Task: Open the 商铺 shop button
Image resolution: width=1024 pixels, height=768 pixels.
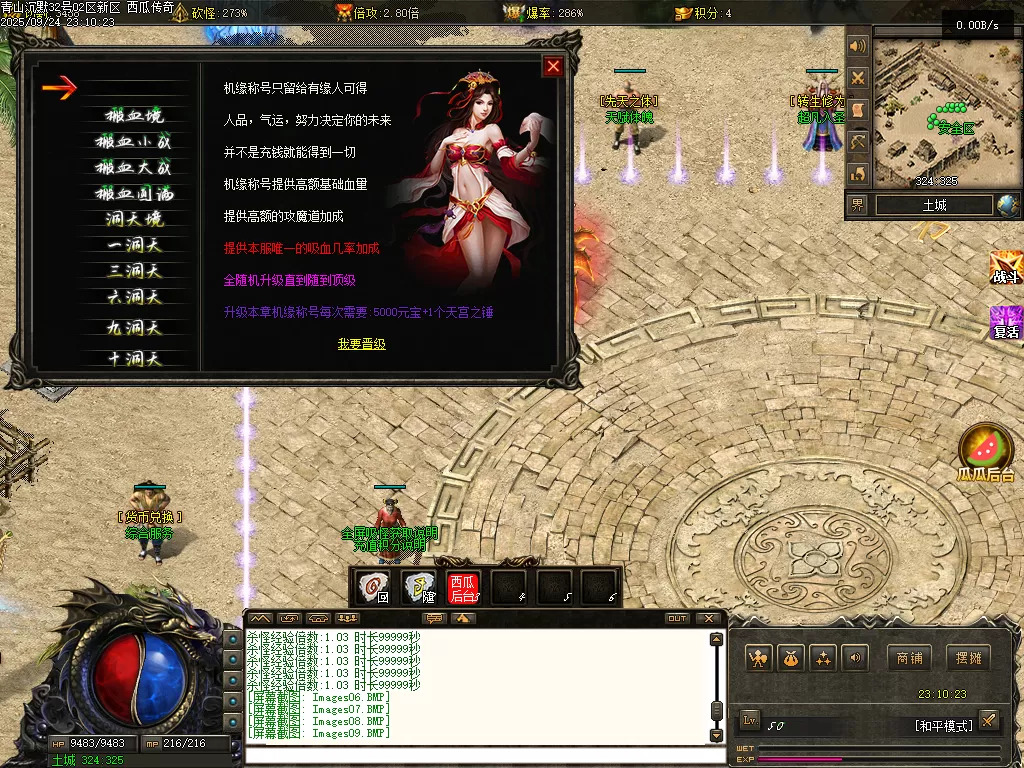Action: (909, 658)
